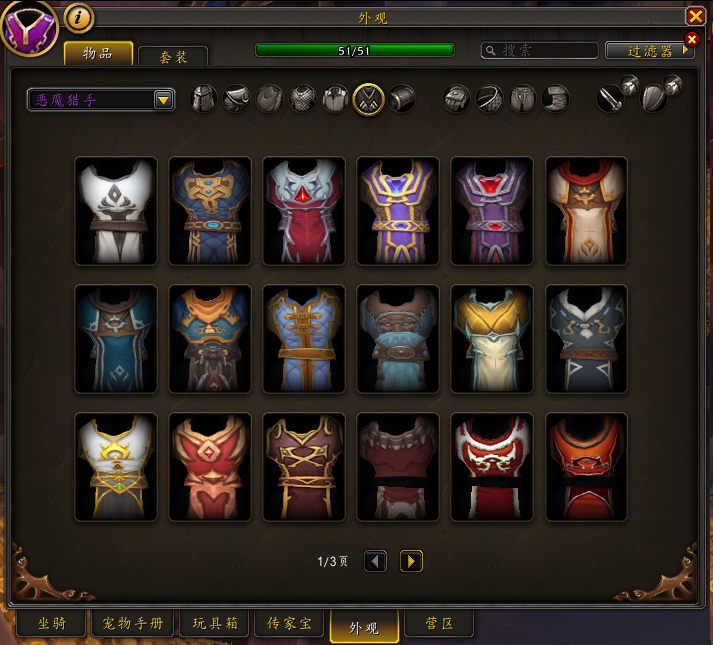This screenshot has width=713, height=645.
Task: Select the 物品 items tab
Action: (98, 54)
